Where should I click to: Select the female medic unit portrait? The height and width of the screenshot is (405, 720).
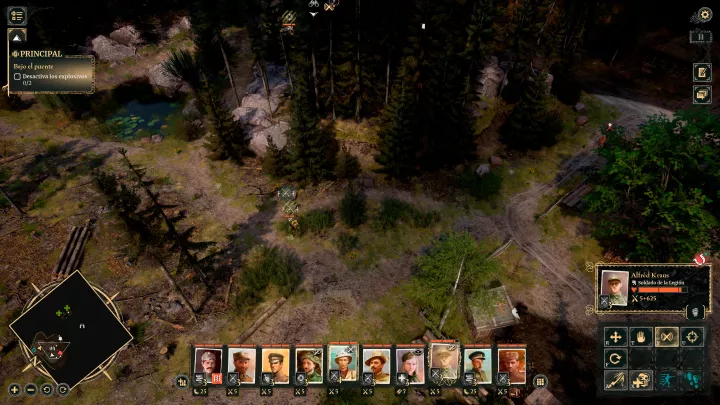coord(410,363)
